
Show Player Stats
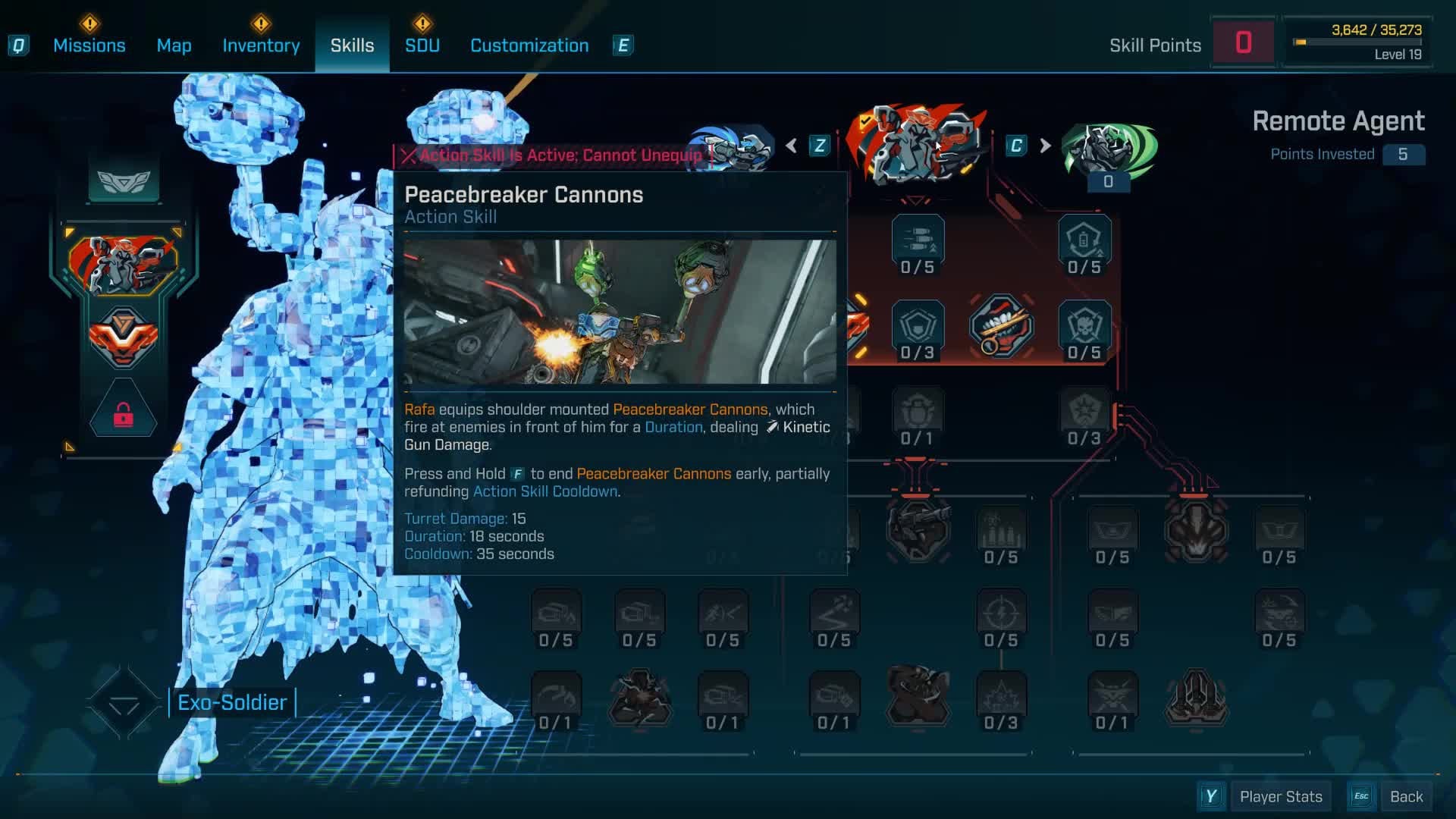pyautogui.click(x=1280, y=796)
